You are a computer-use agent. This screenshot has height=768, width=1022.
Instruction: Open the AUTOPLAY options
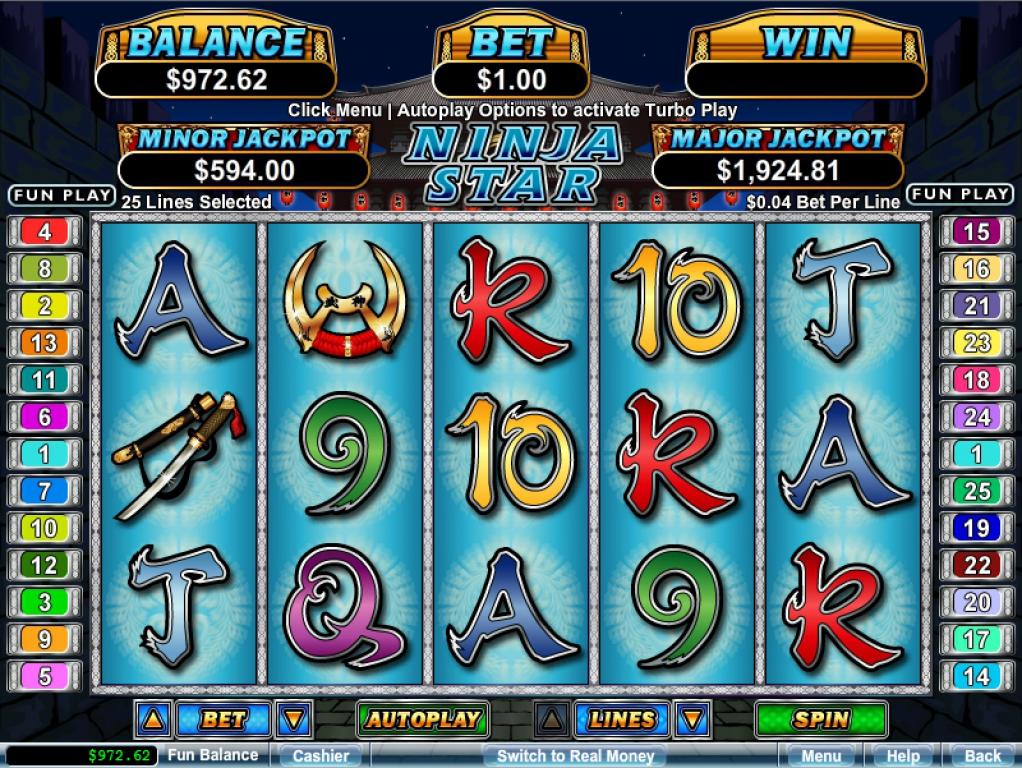422,718
